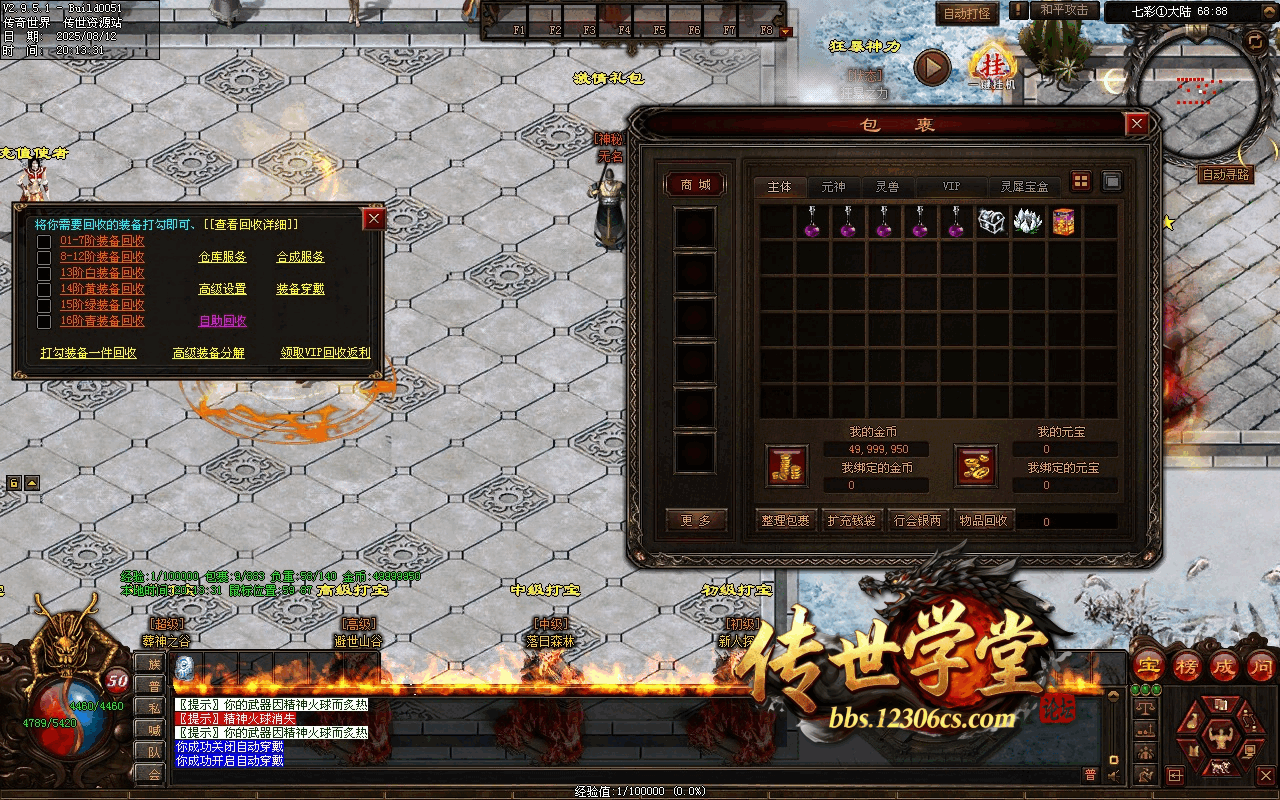Close the 包裹 inventory window
The height and width of the screenshot is (800, 1280).
1136,124
